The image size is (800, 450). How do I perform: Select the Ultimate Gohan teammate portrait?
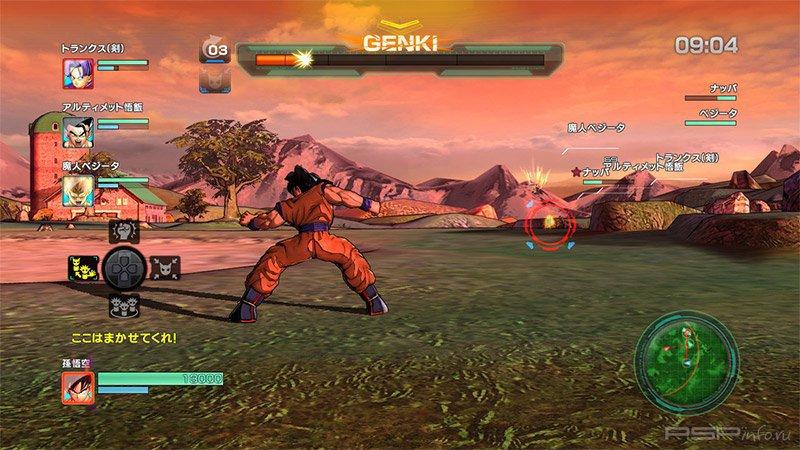coord(77,130)
